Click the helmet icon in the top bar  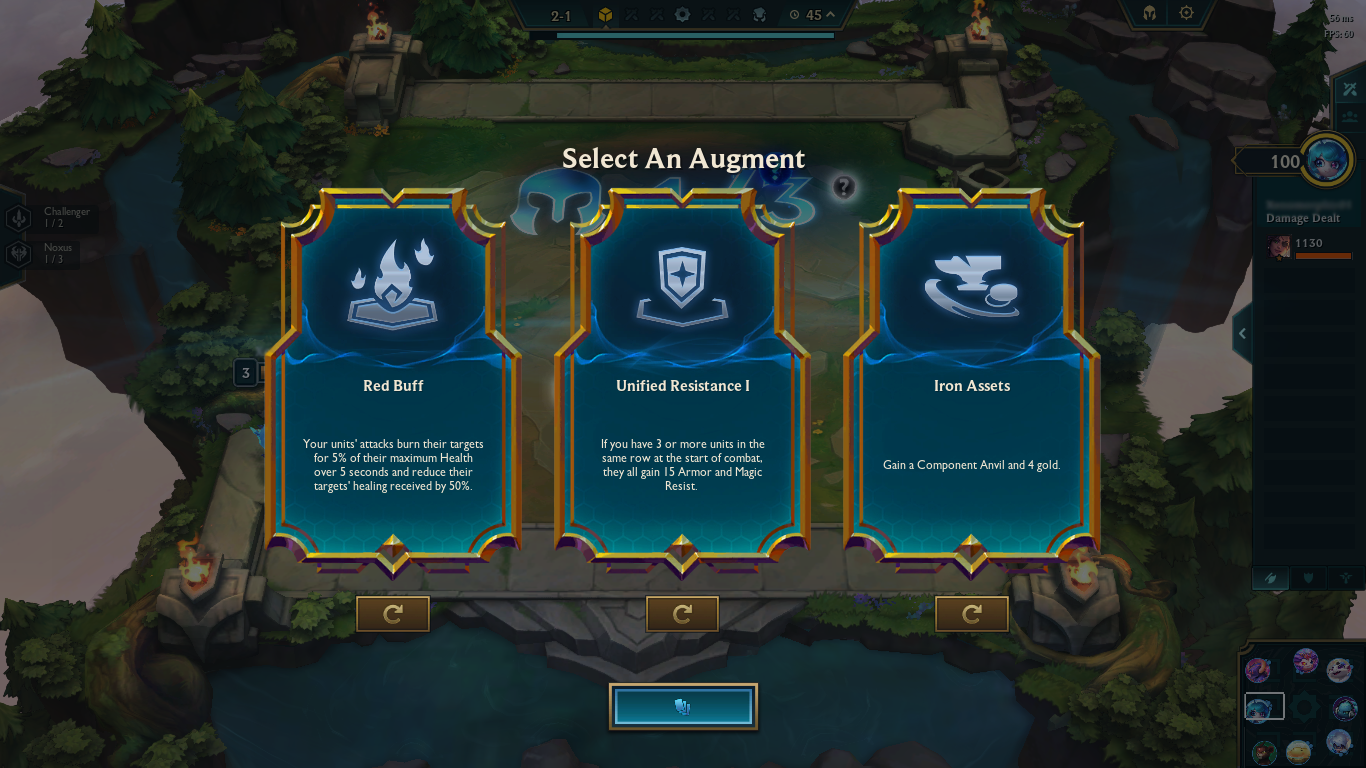pos(1150,14)
